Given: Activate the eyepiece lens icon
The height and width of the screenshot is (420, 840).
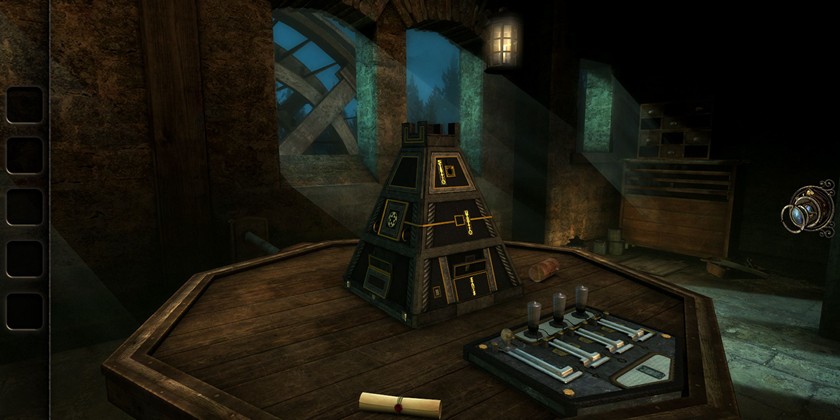Looking at the screenshot, I should (808, 212).
